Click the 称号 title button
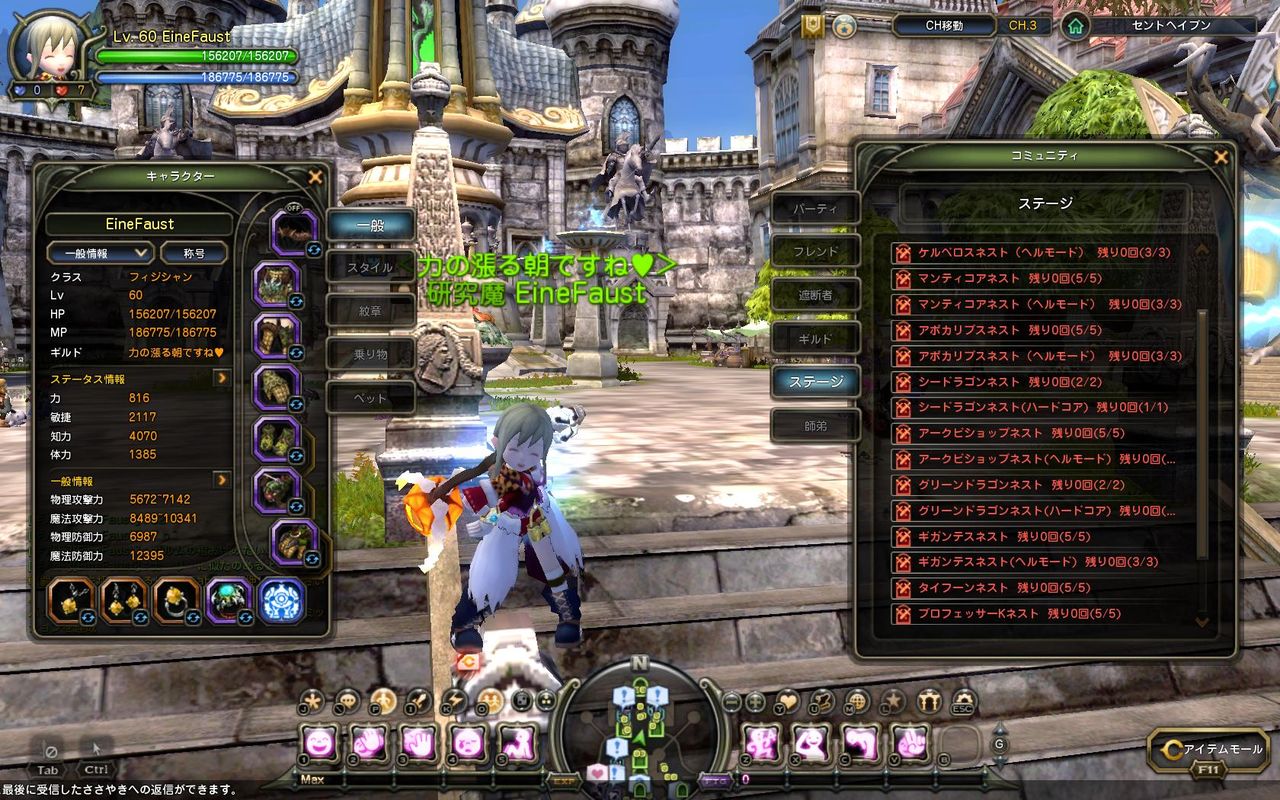Screen dimensions: 1280x800 pos(193,254)
